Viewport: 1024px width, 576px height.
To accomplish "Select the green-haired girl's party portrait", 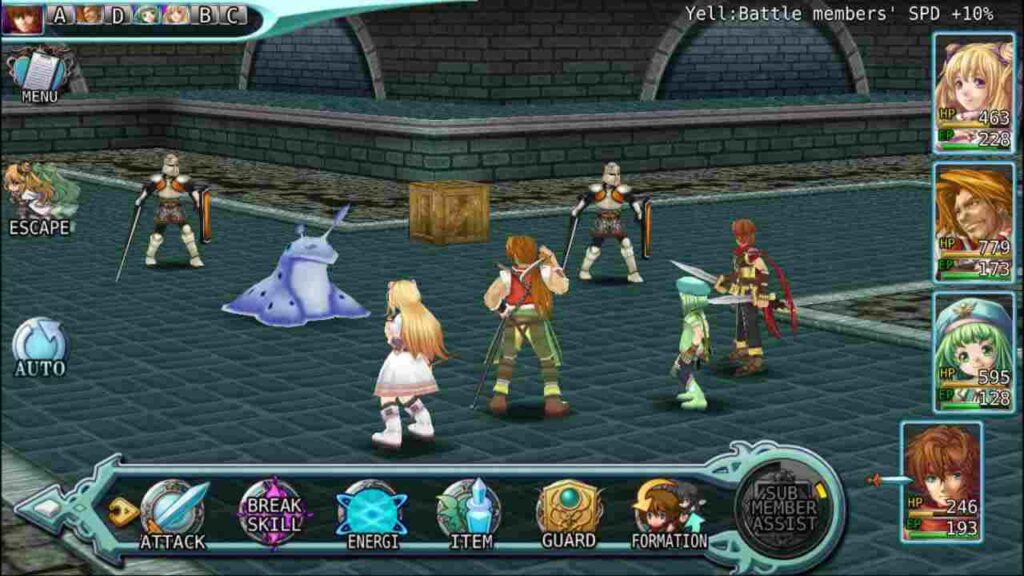I will [x=973, y=352].
